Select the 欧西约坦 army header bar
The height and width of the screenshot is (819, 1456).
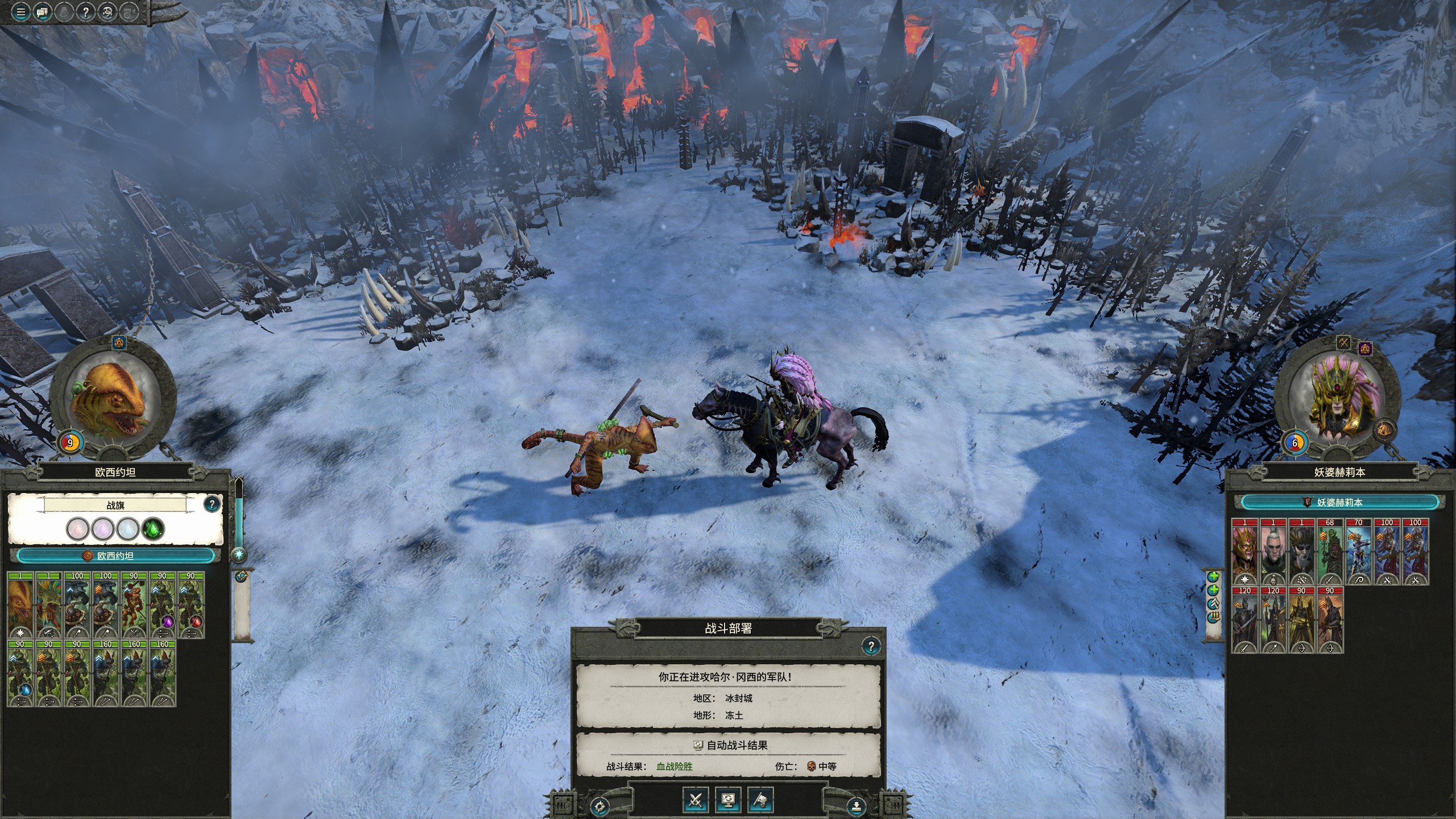coord(115,556)
